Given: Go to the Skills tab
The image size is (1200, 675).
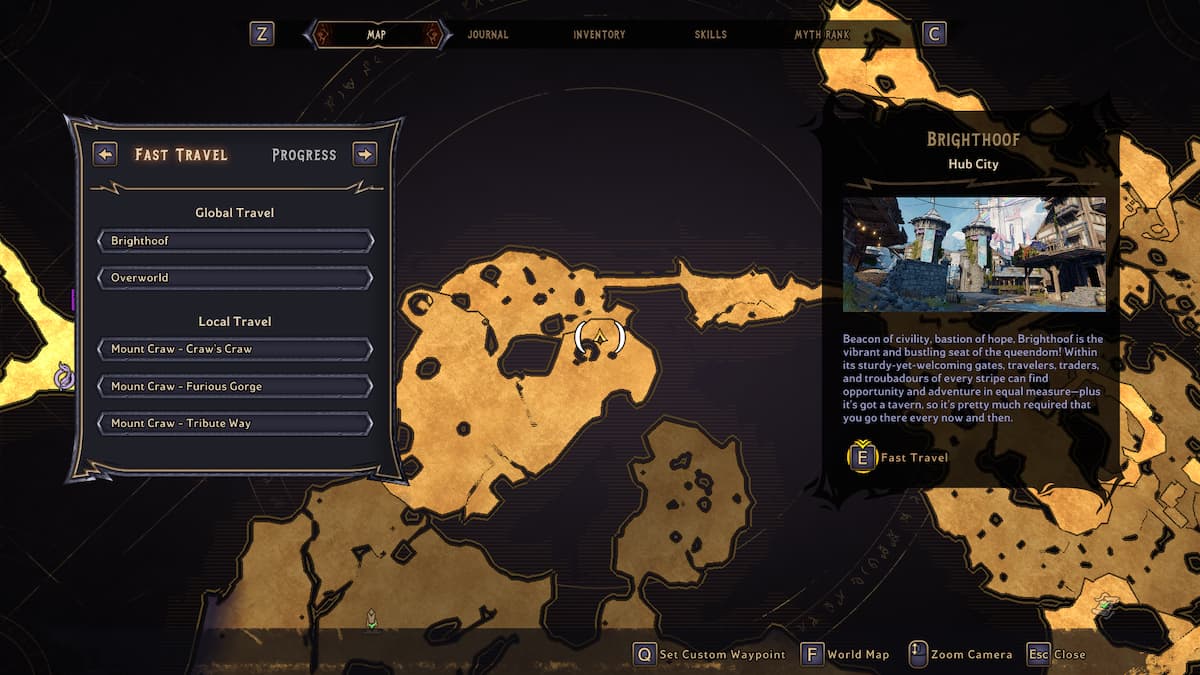Looking at the screenshot, I should click(x=711, y=35).
